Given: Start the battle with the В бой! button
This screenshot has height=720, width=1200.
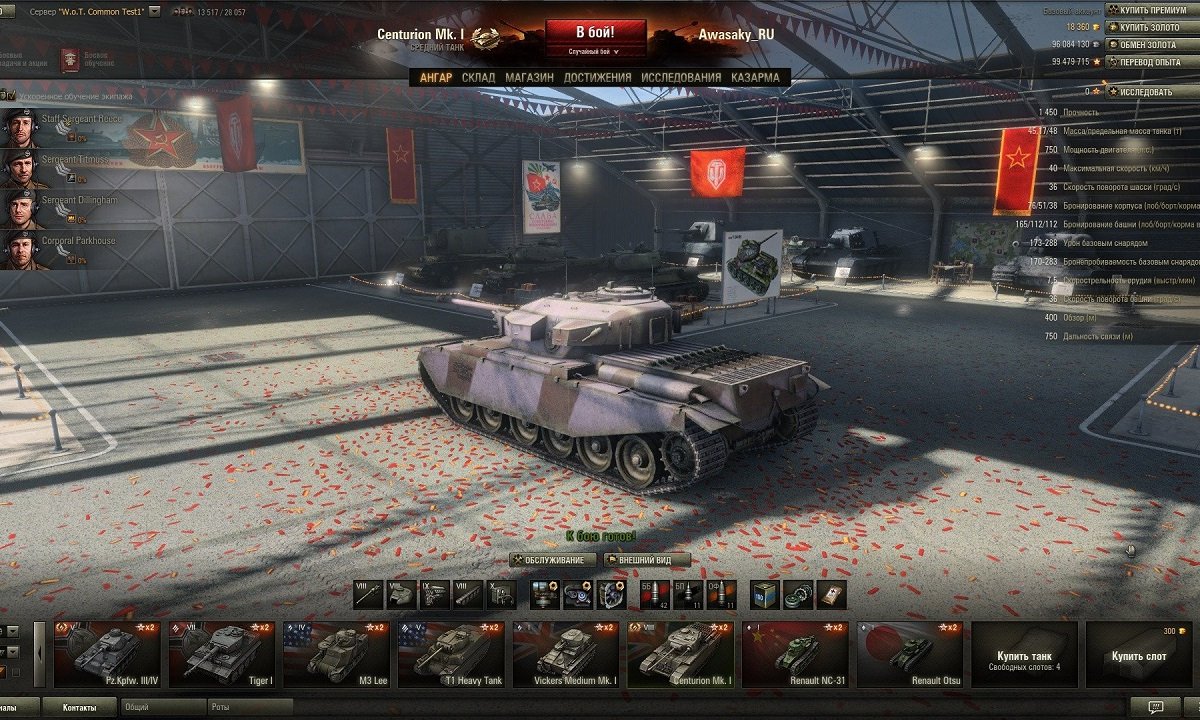Looking at the screenshot, I should point(594,32).
